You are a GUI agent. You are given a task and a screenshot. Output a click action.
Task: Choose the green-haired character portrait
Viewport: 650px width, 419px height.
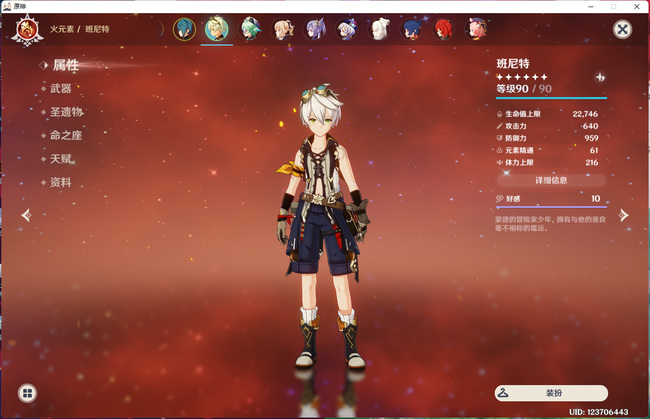coord(250,29)
